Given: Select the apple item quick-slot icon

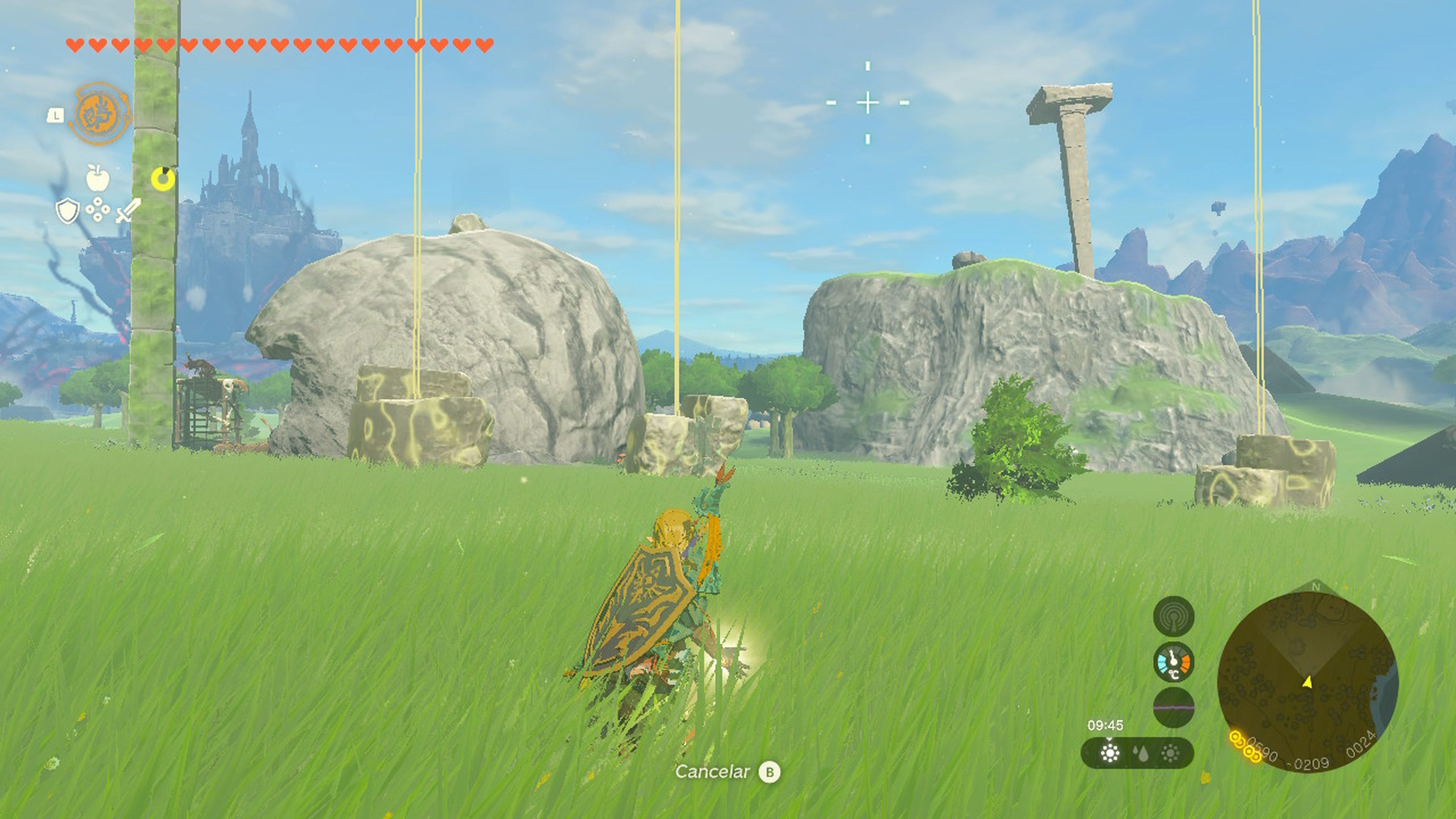Looking at the screenshot, I should [x=97, y=177].
